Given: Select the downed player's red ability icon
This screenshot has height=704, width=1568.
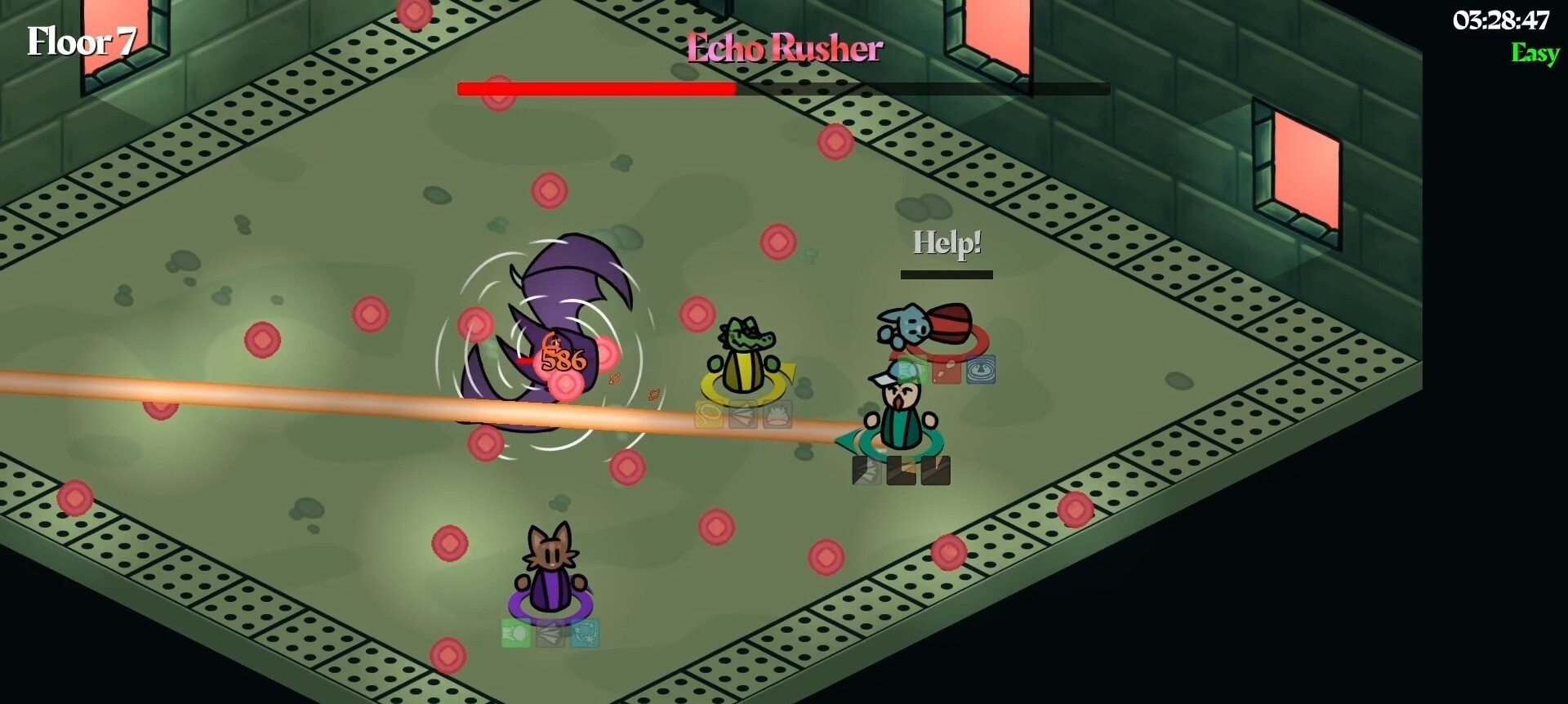Looking at the screenshot, I should coord(946,370).
